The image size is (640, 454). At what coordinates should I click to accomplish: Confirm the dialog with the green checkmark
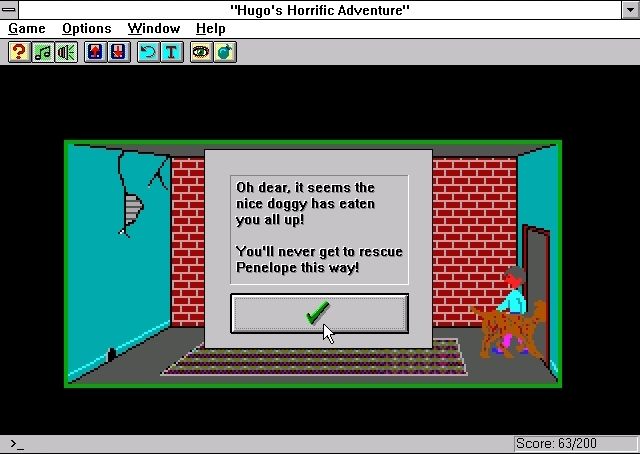(319, 313)
